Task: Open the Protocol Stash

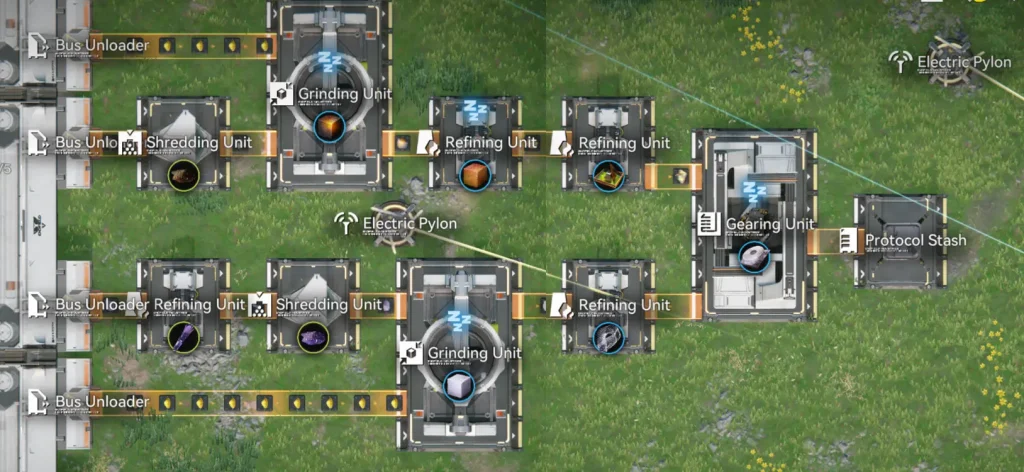Action: click(901, 240)
